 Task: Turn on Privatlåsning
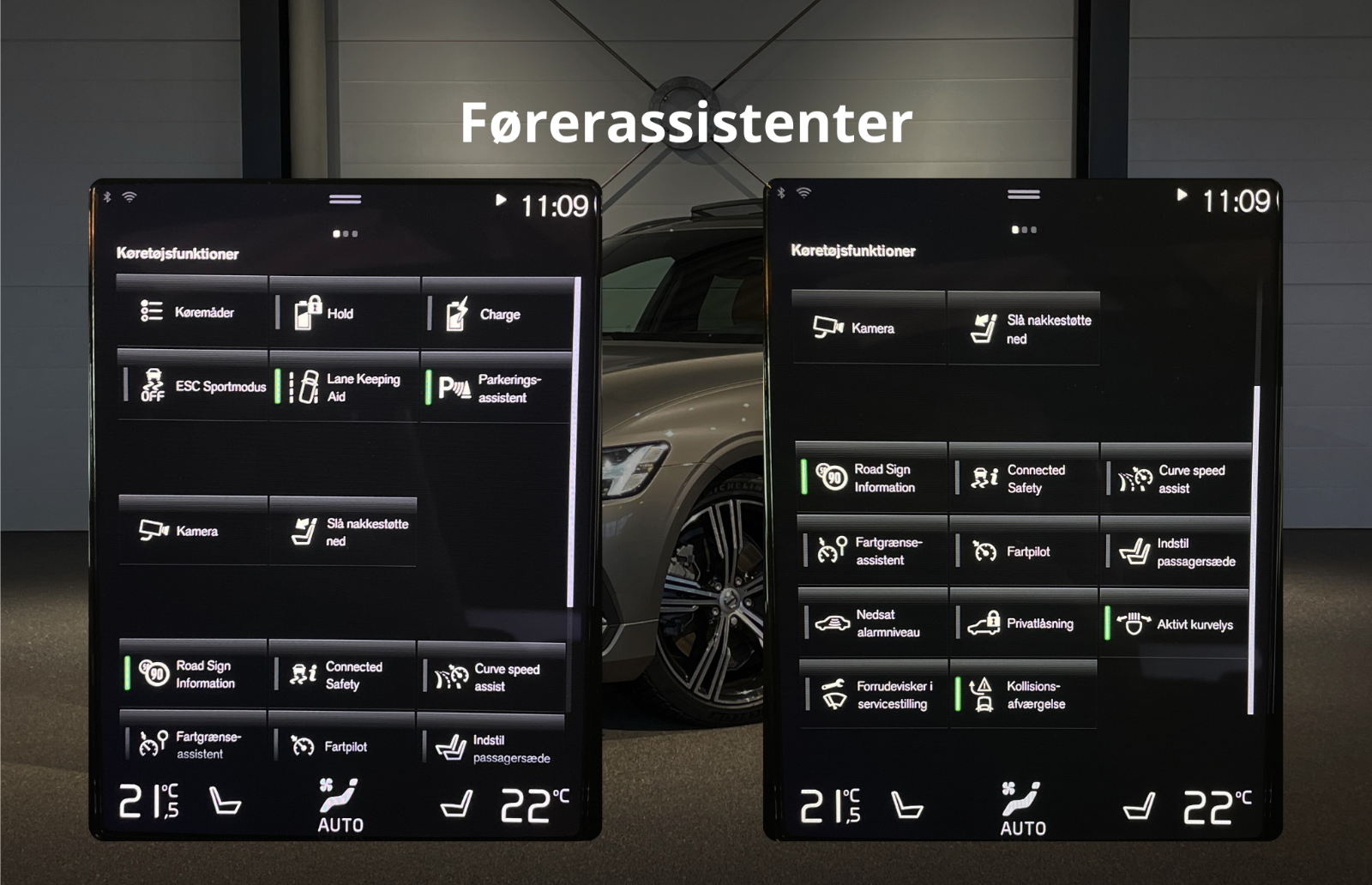(x=1024, y=623)
